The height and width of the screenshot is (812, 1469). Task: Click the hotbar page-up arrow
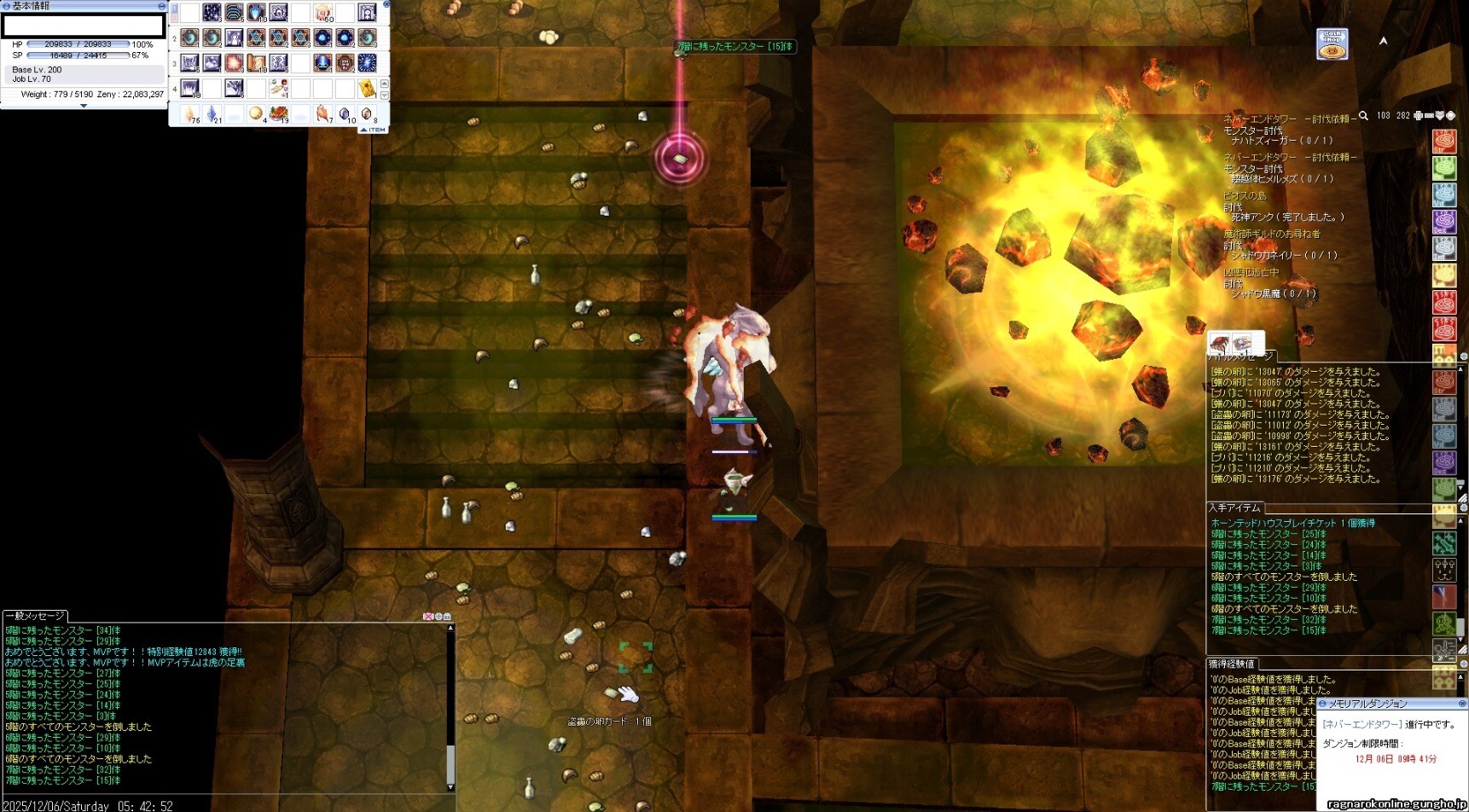pyautogui.click(x=384, y=84)
